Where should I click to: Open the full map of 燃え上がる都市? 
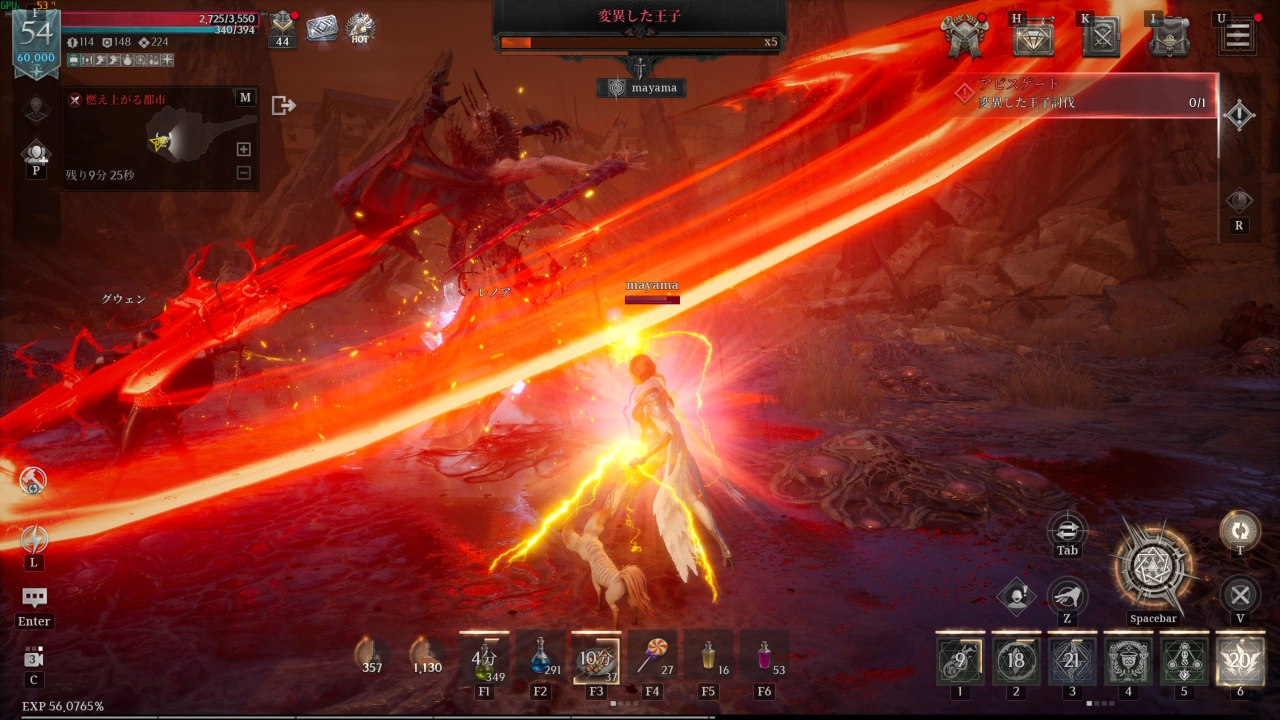245,98
